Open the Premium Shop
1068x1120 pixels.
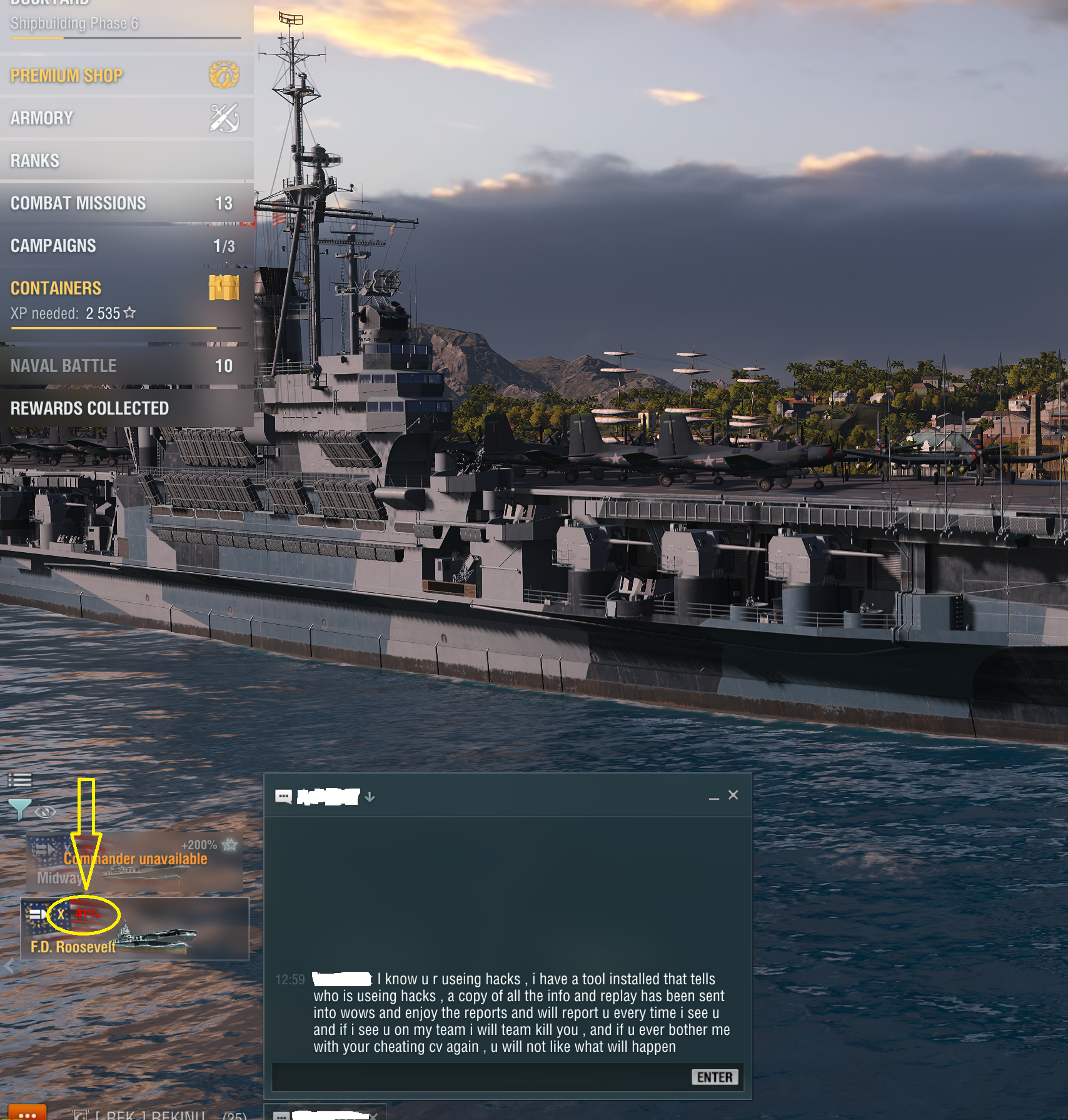point(125,76)
